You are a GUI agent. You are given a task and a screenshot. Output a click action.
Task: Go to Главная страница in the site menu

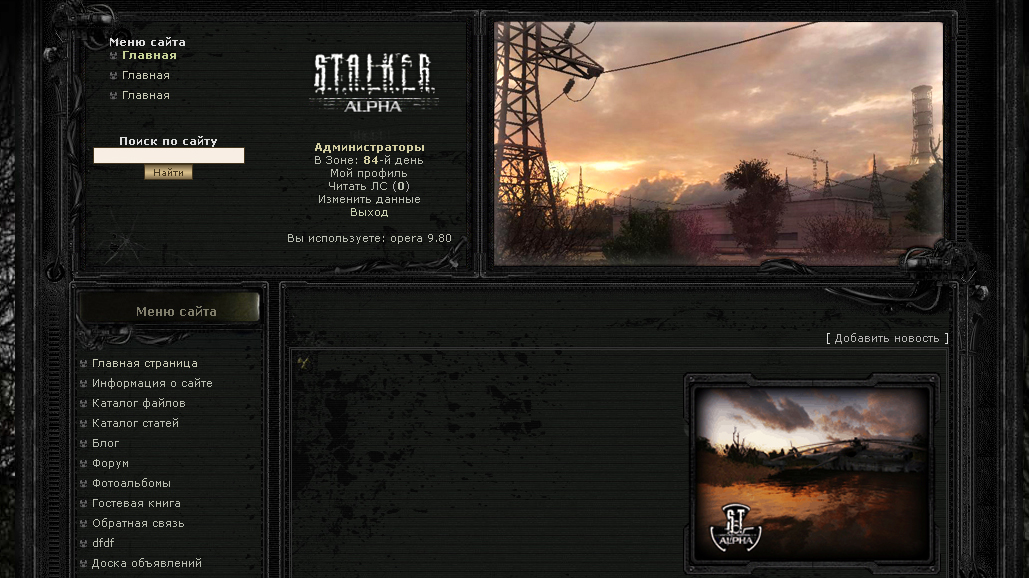click(144, 363)
